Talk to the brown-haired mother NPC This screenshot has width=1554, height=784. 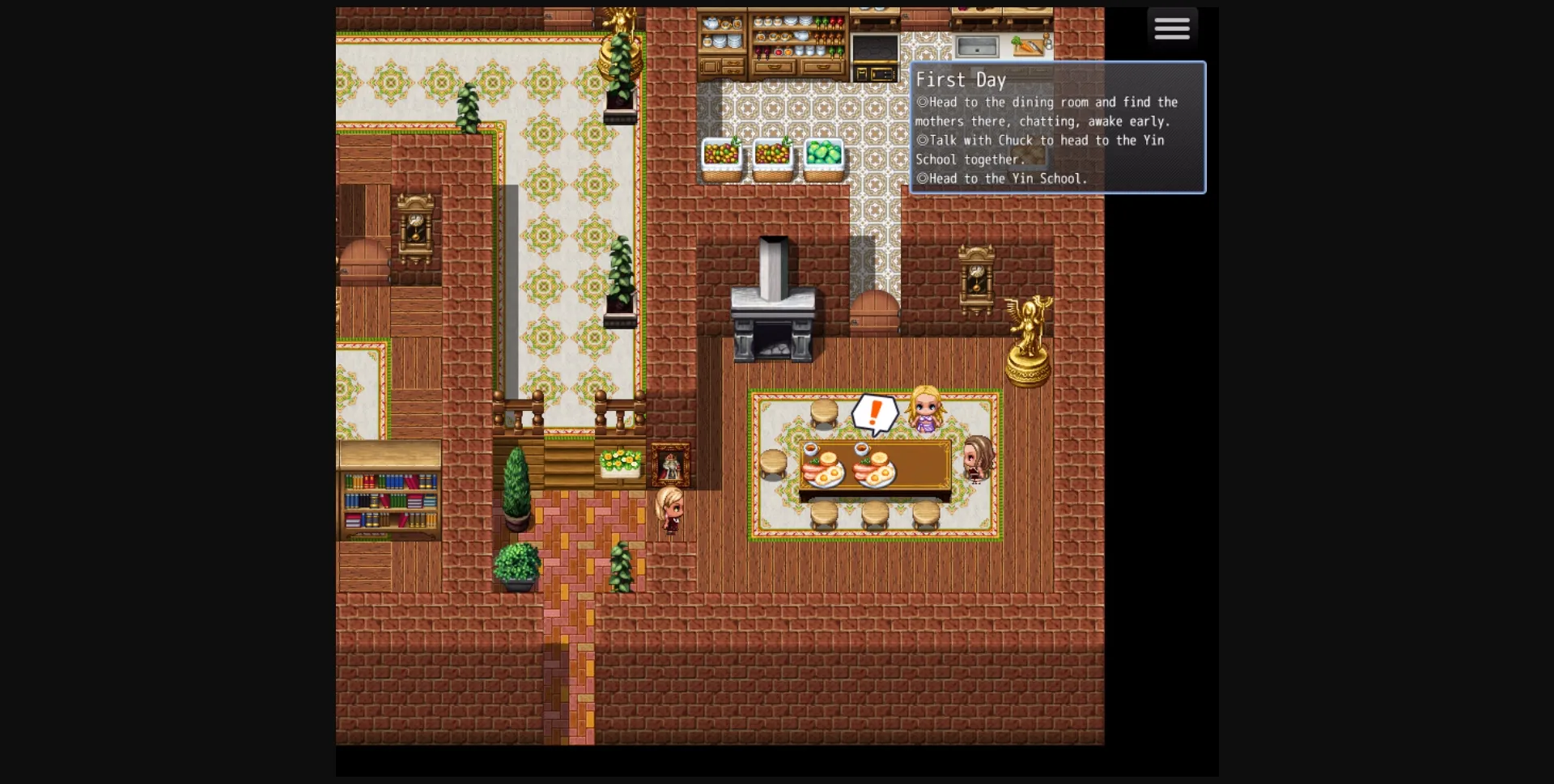tap(975, 461)
